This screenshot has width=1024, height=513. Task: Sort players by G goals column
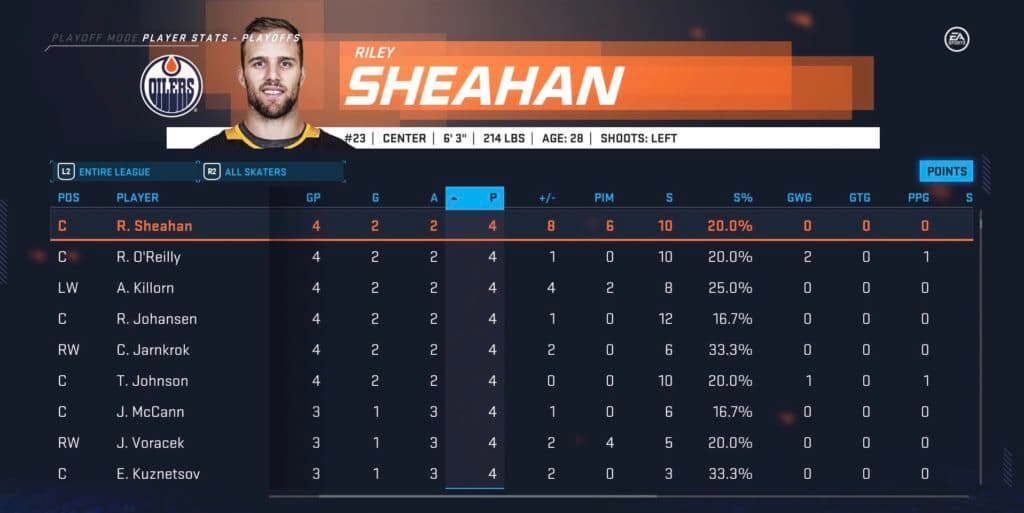374,198
